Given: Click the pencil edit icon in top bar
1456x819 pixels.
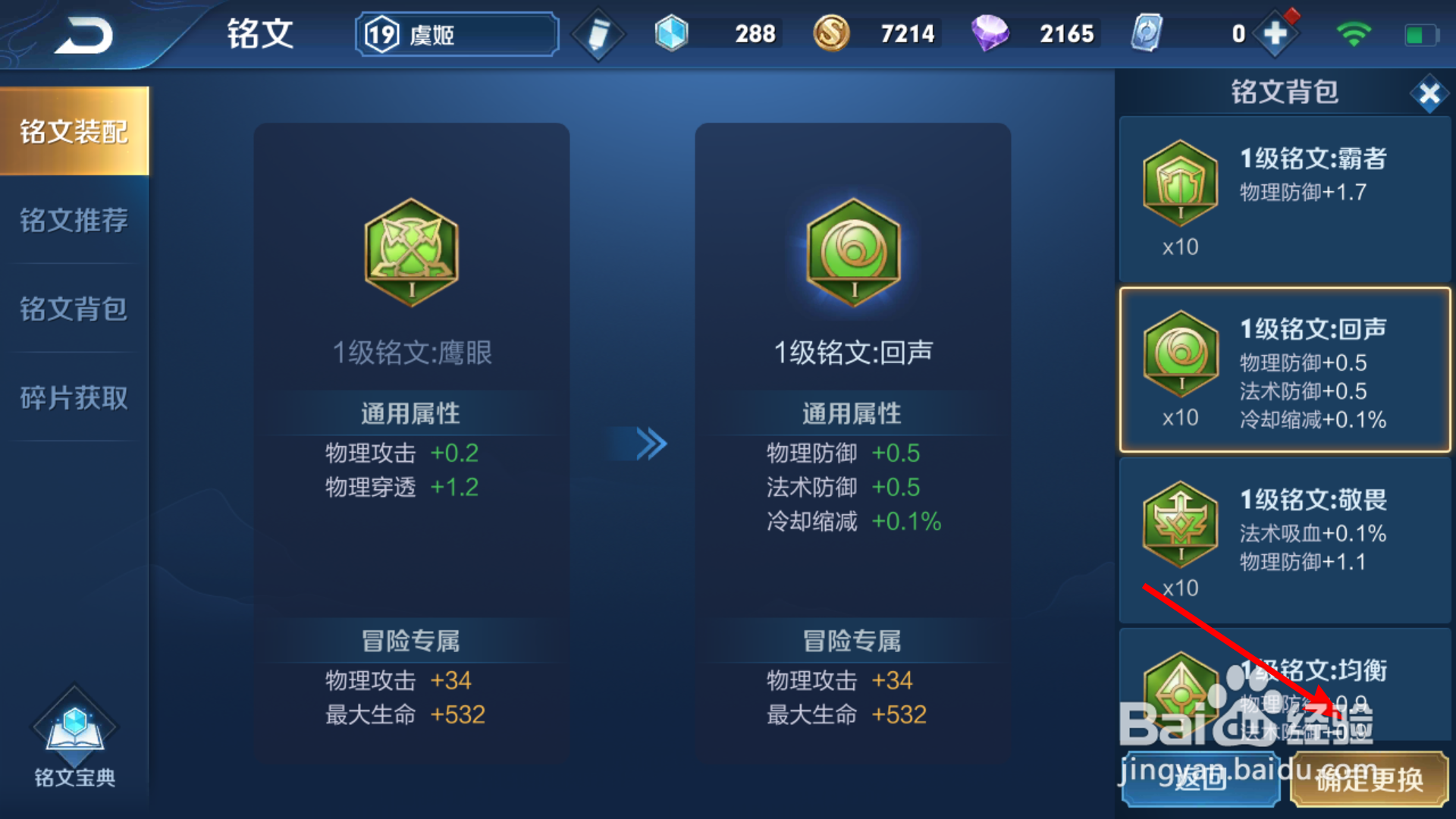Looking at the screenshot, I should (598, 33).
